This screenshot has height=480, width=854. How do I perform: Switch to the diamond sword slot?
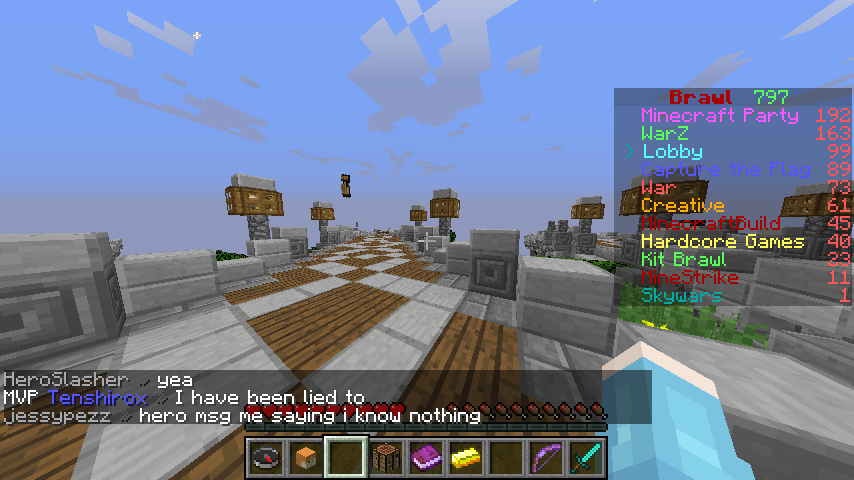click(586, 458)
